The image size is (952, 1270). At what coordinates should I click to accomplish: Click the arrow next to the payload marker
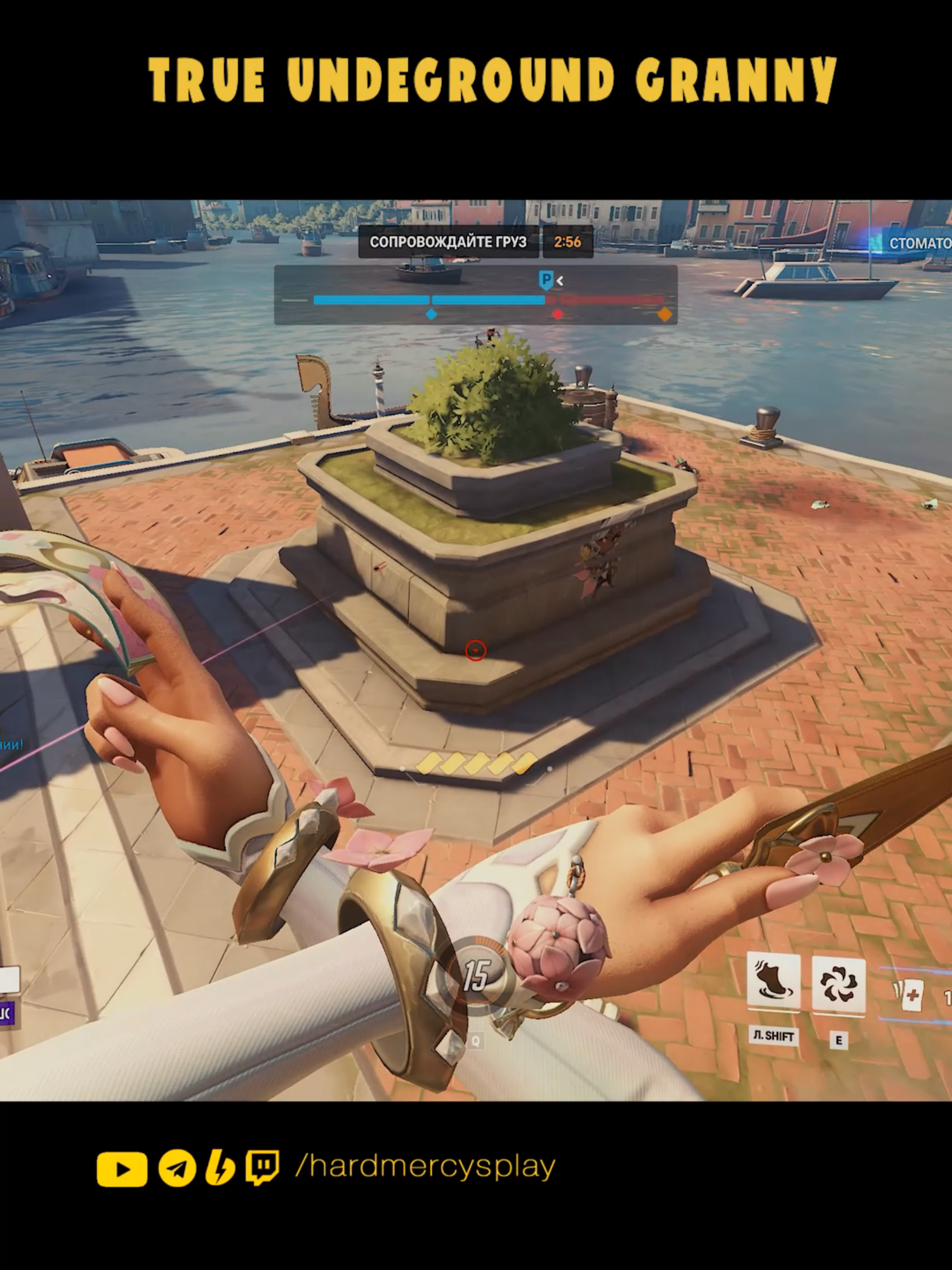pos(560,278)
